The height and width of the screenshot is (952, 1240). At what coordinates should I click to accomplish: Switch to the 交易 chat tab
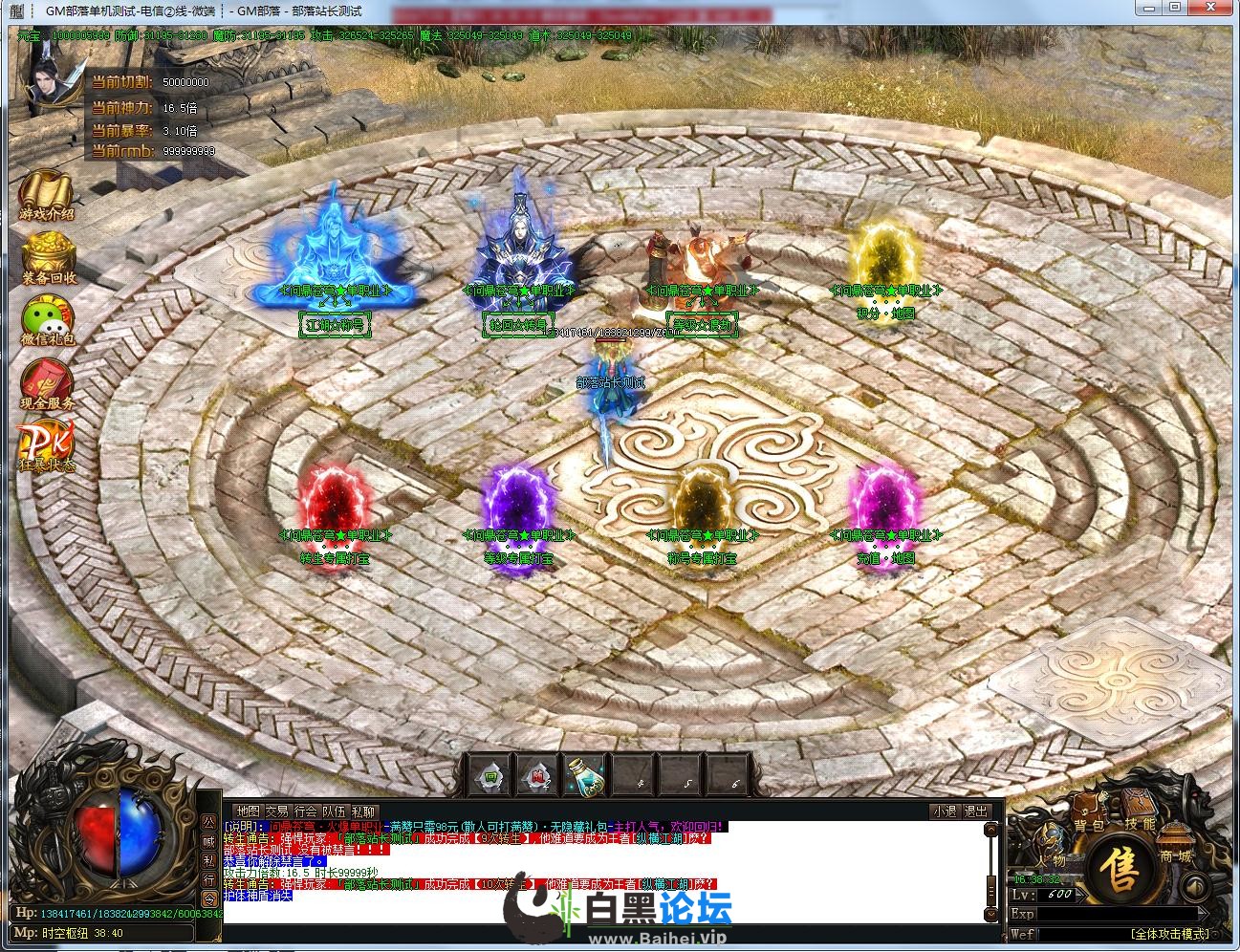[x=276, y=811]
